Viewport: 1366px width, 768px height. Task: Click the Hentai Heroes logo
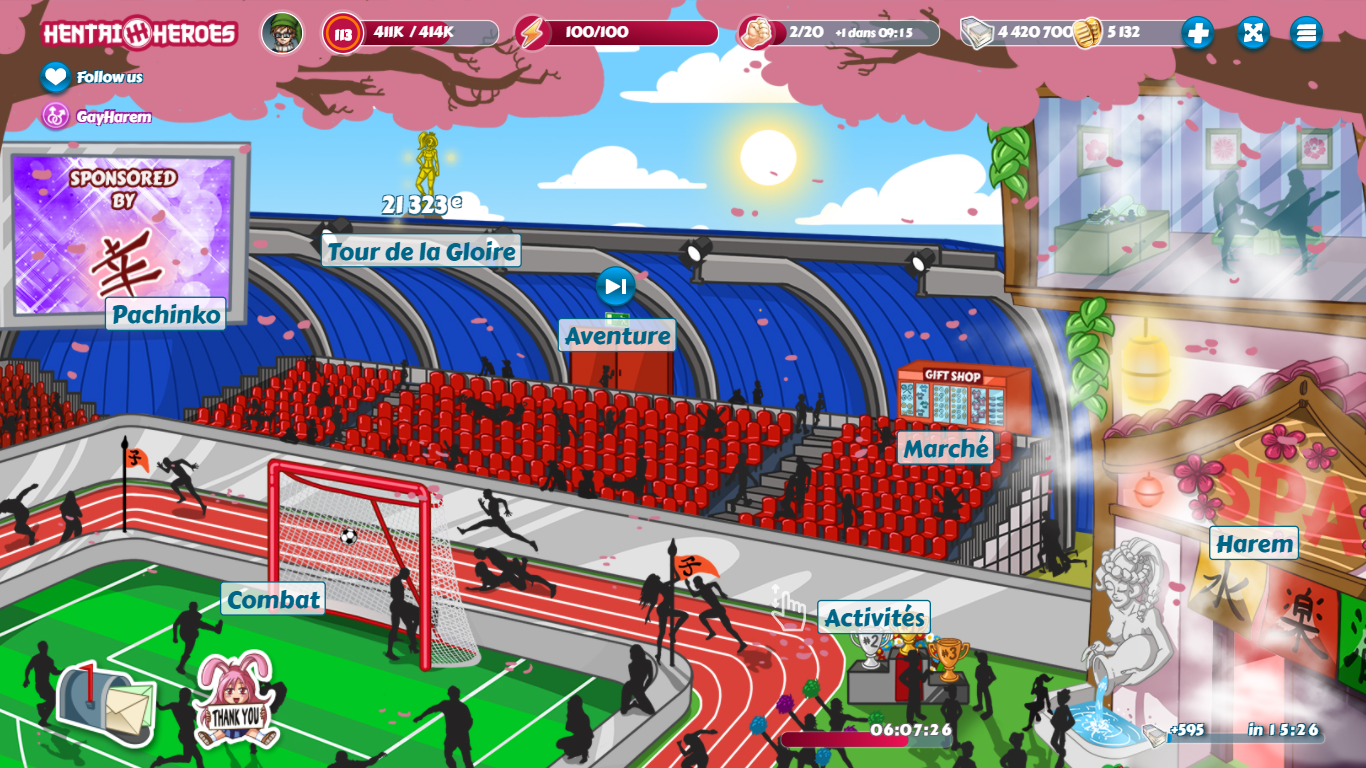click(x=139, y=33)
